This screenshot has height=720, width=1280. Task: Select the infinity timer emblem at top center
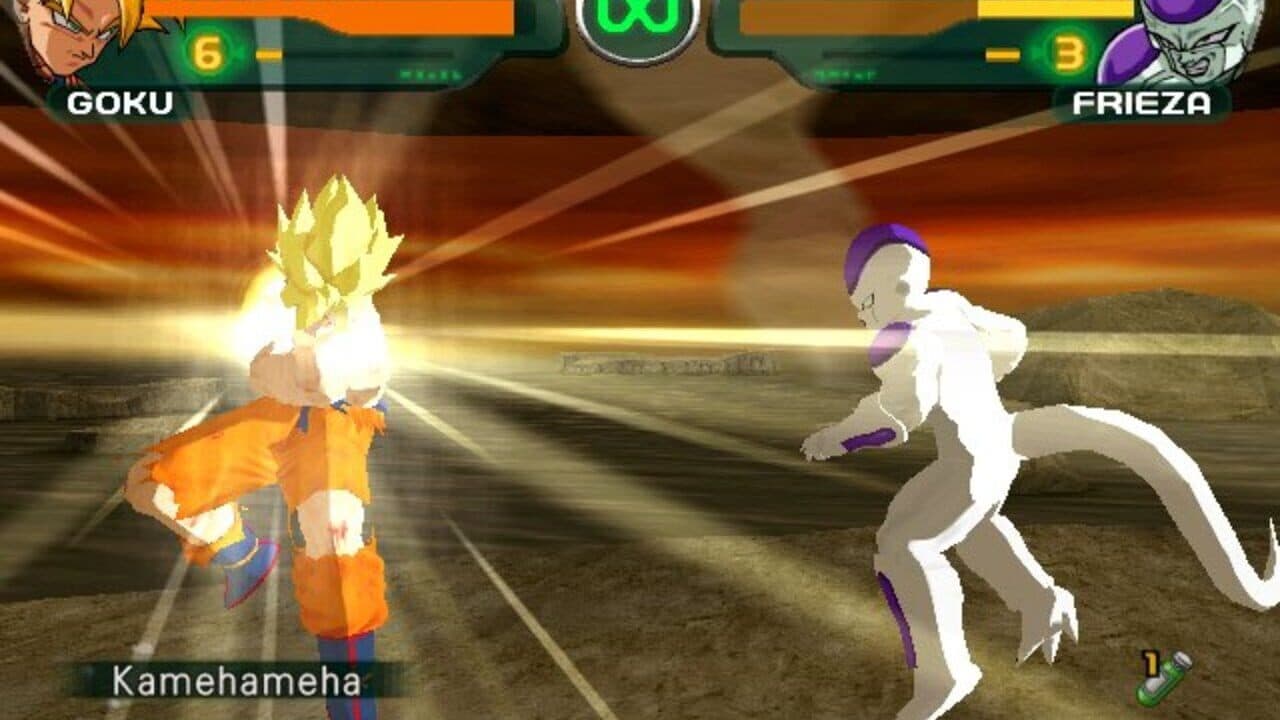[640, 20]
